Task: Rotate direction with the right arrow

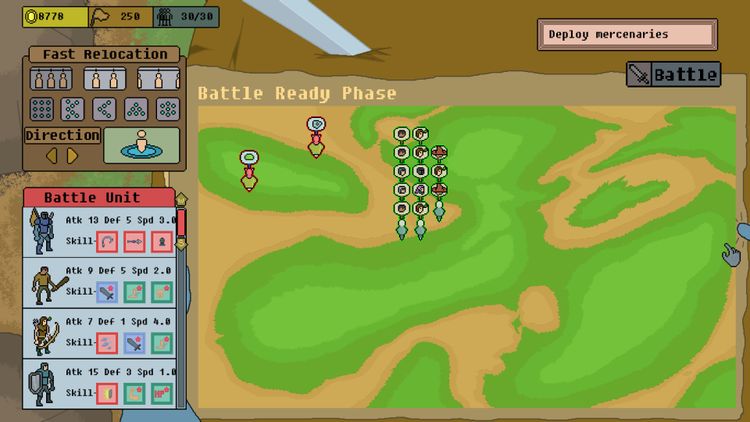Action: pos(73,155)
